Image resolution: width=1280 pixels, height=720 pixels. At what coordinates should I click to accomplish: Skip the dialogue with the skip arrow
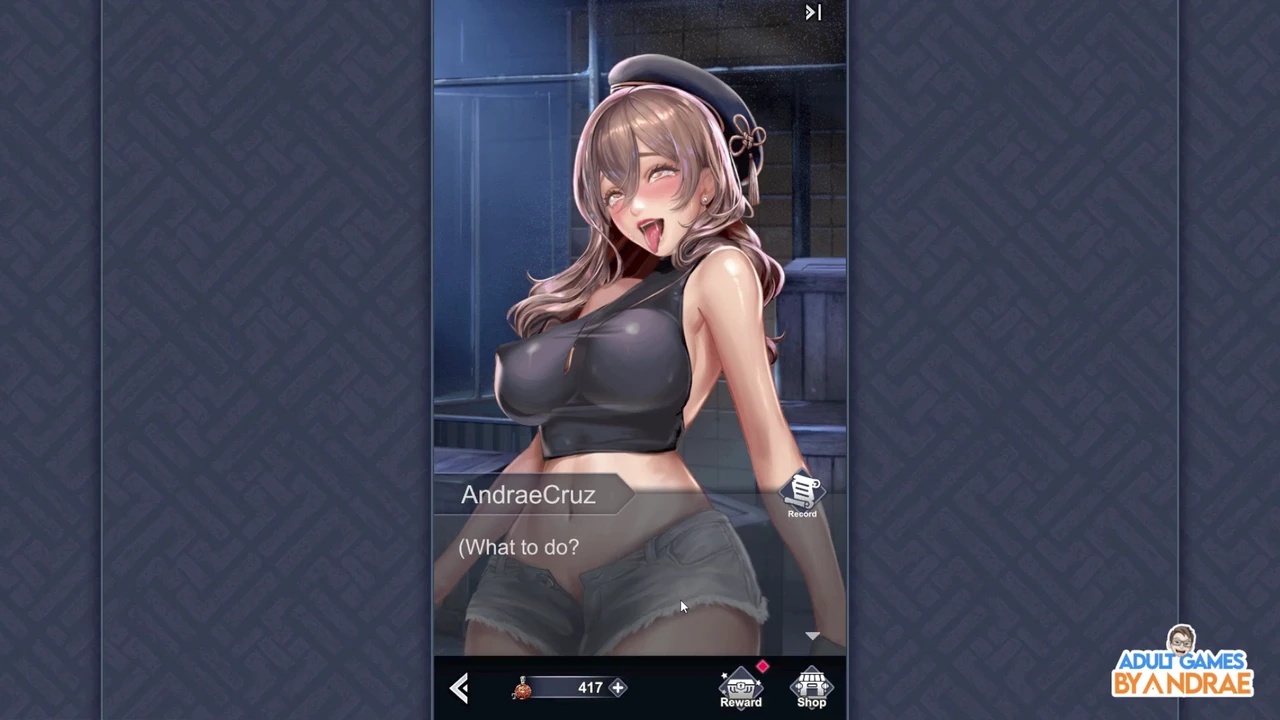tap(813, 13)
